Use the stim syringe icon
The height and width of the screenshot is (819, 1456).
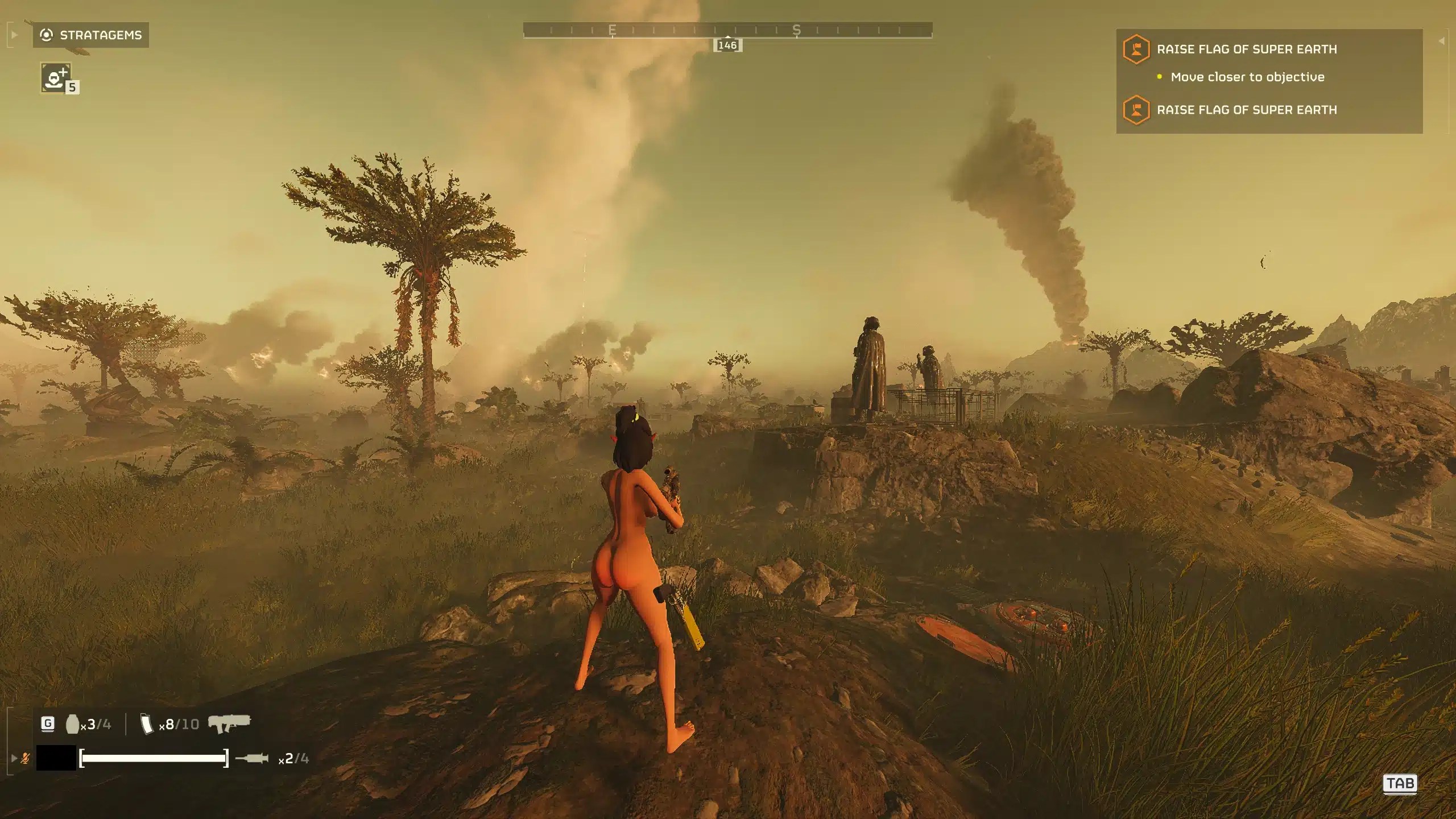click(x=252, y=758)
